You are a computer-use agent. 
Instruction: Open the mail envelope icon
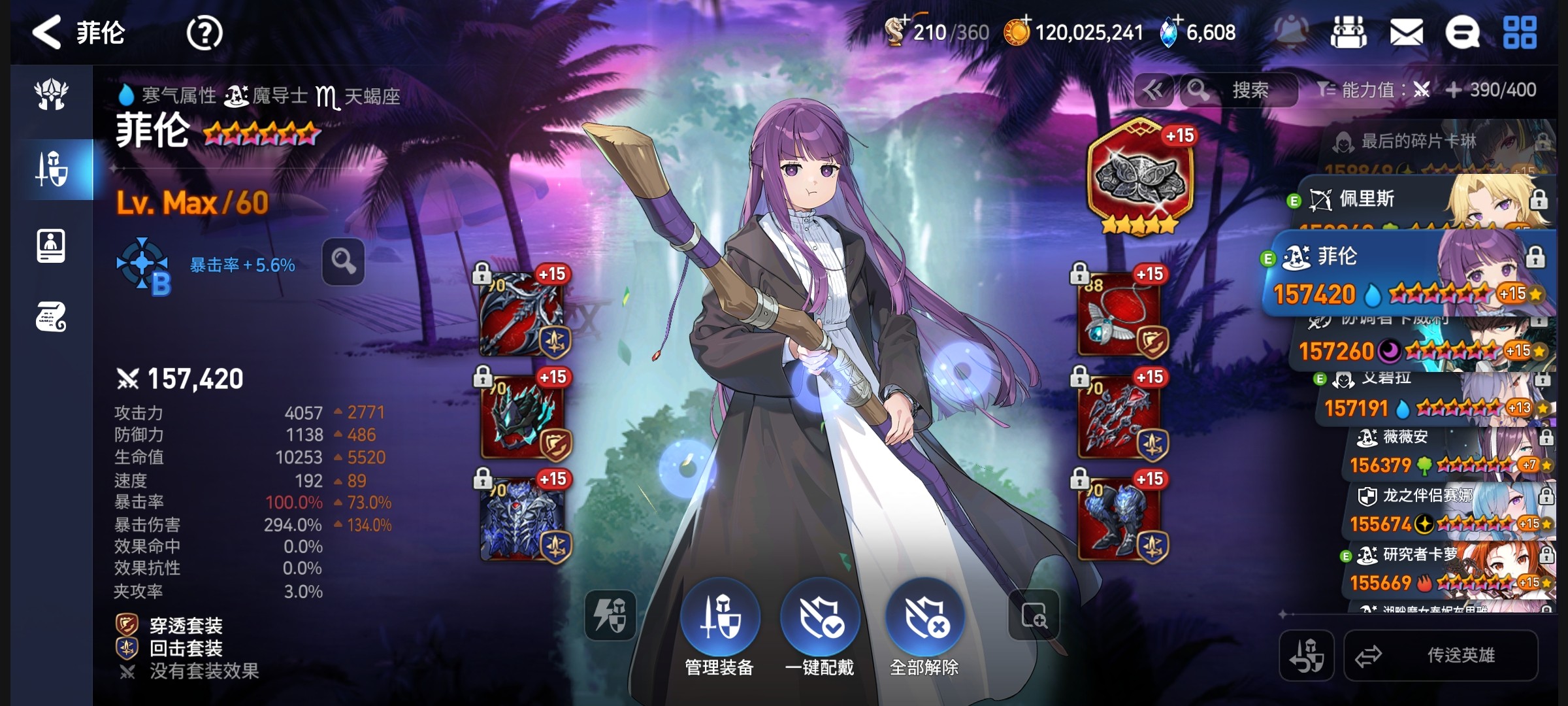[x=1406, y=33]
